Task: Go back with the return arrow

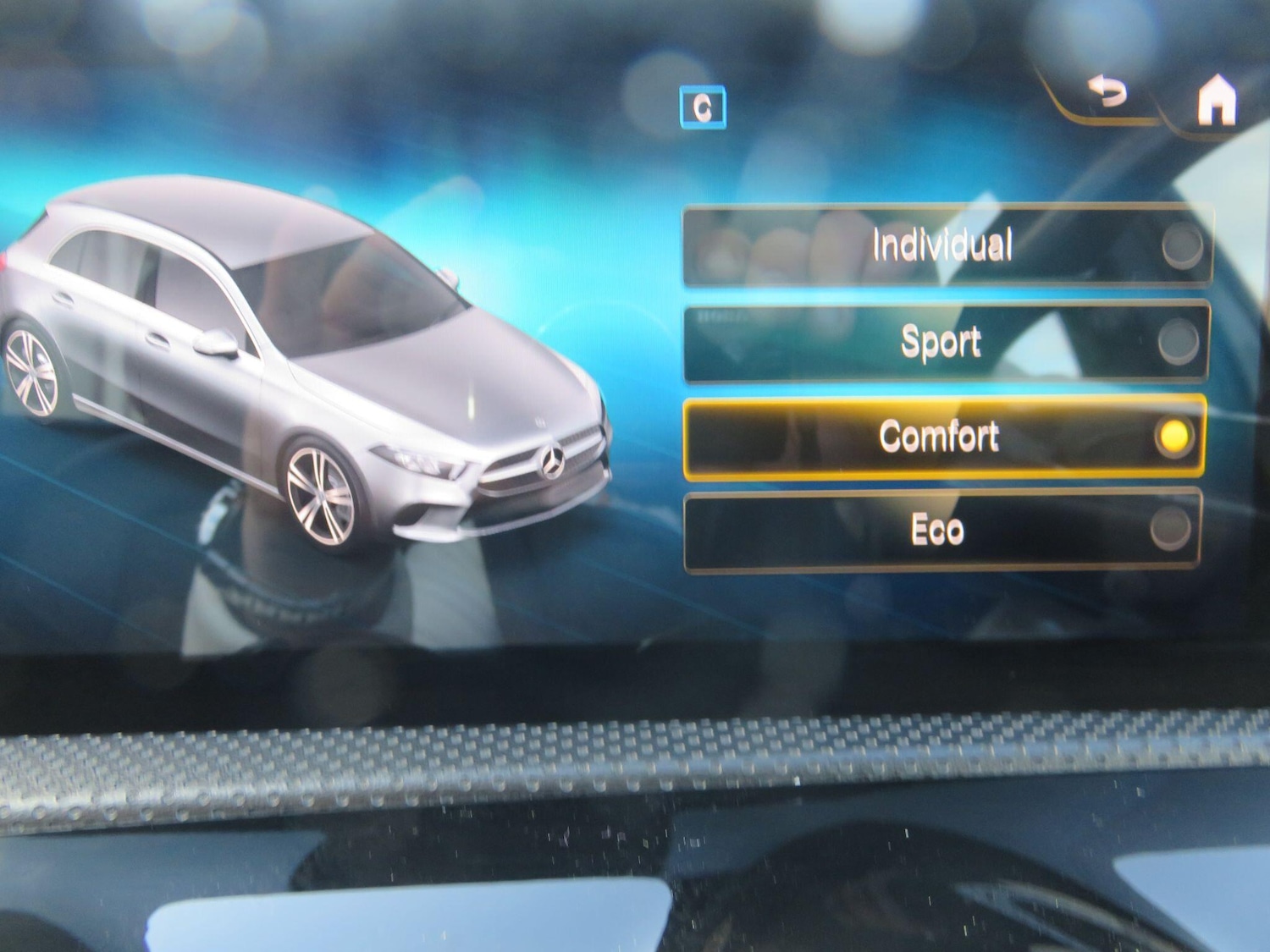Action: pos(1108,93)
